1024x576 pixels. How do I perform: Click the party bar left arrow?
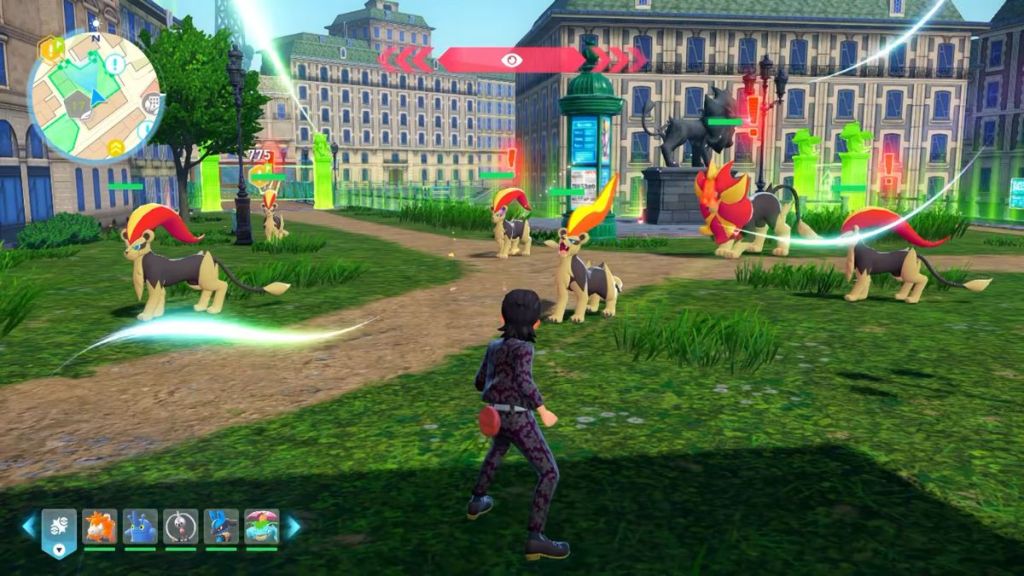[29, 526]
